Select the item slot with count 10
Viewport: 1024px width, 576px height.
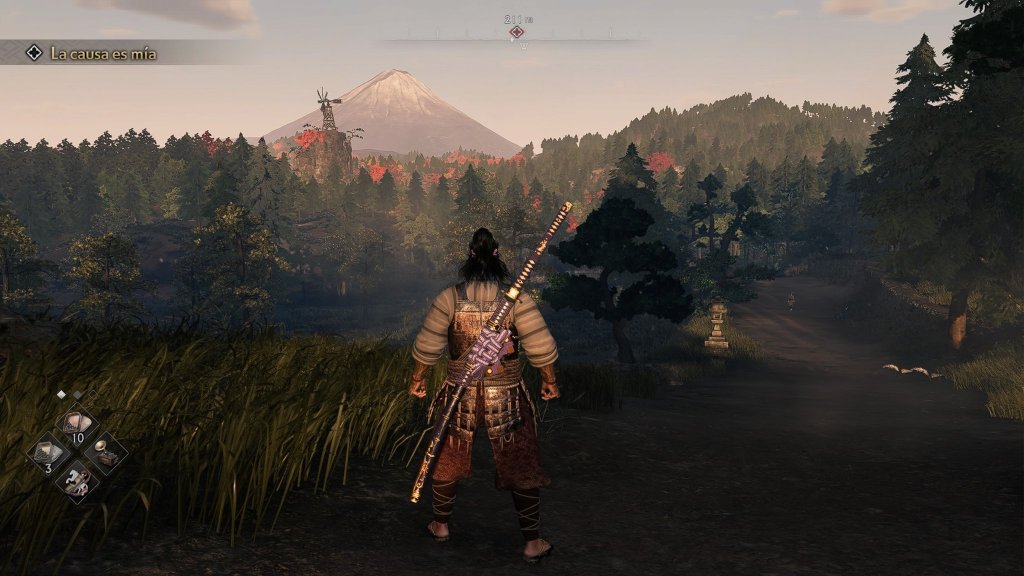[77, 424]
